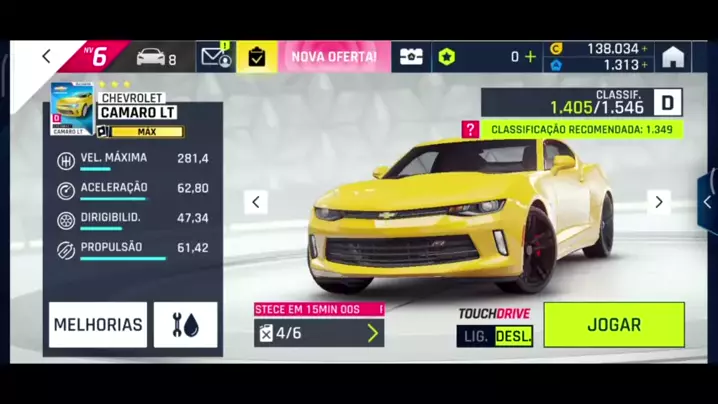Show the next car

658,202
